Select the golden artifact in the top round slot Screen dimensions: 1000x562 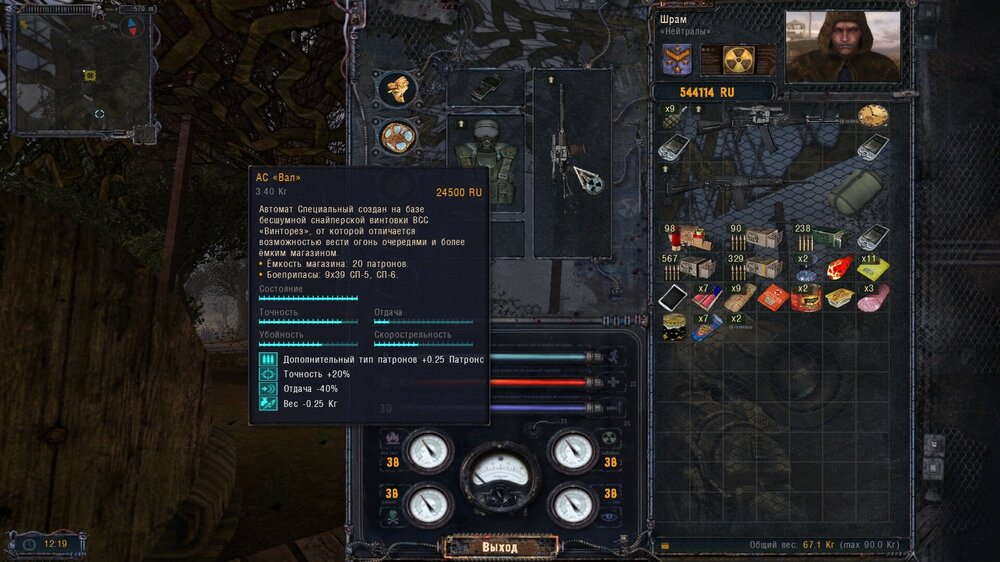click(399, 88)
